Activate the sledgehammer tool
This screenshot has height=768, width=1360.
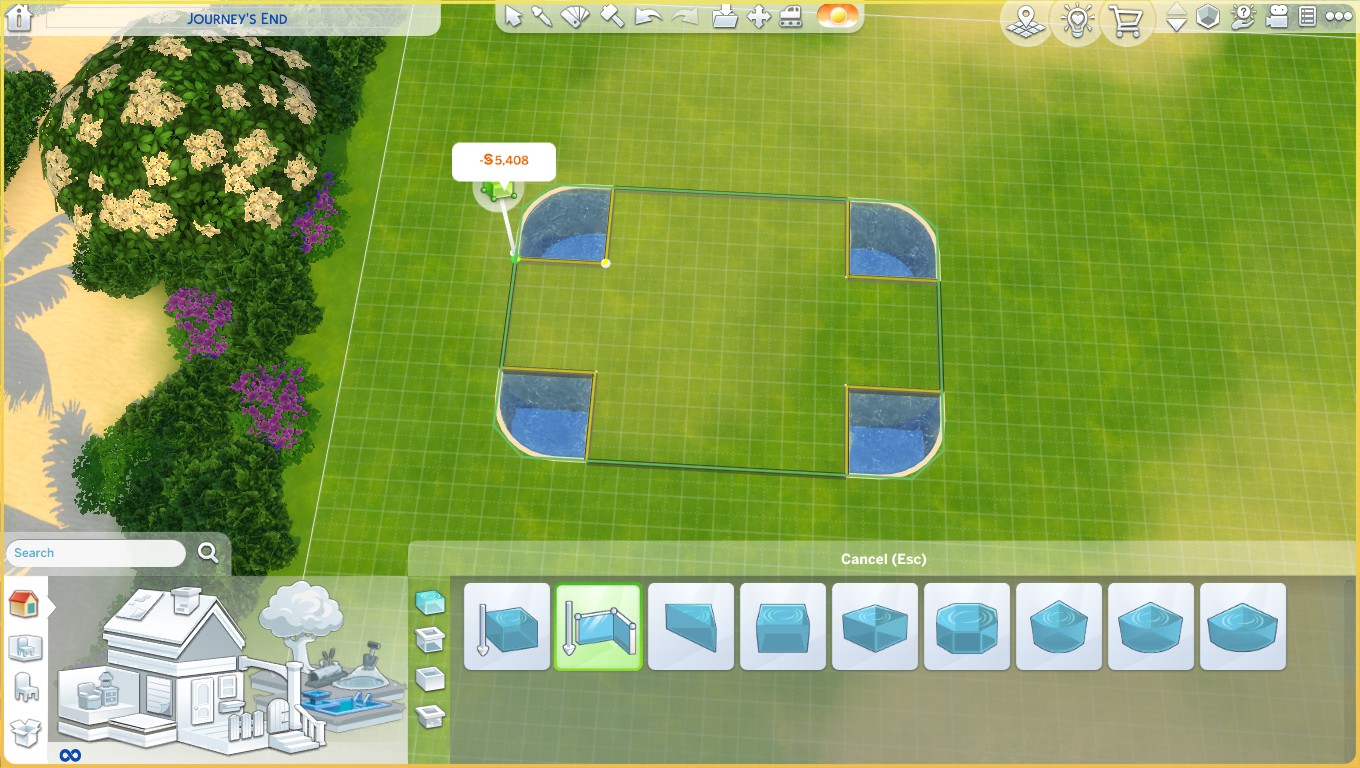click(612, 16)
